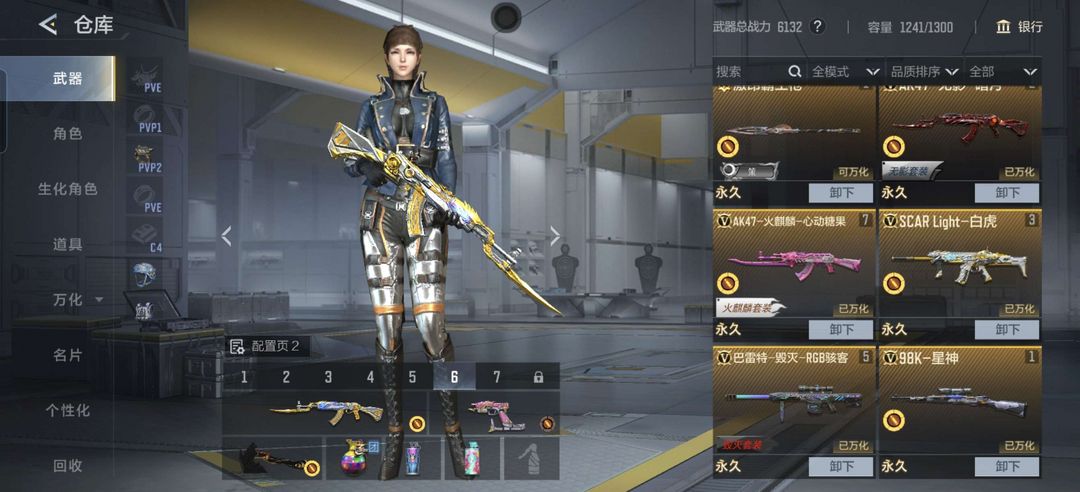The image size is (1080, 492).
Task: Switch to the 个性化 personalization tab
Action: (67, 410)
